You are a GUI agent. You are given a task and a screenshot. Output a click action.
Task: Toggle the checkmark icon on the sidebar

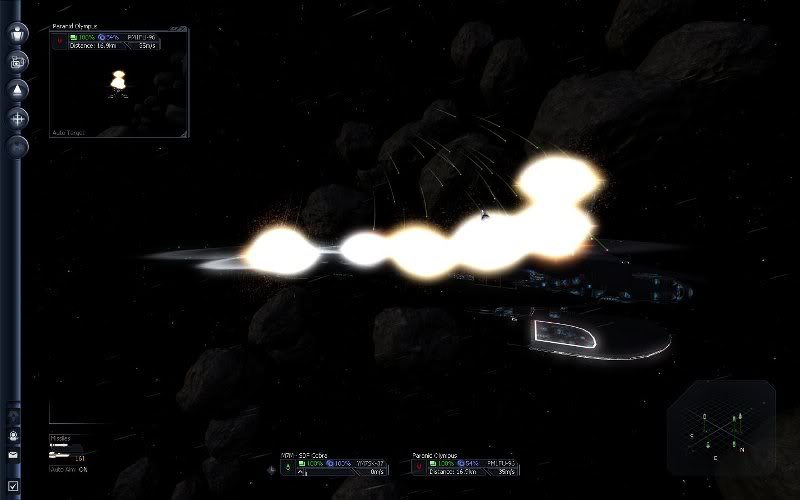14,485
